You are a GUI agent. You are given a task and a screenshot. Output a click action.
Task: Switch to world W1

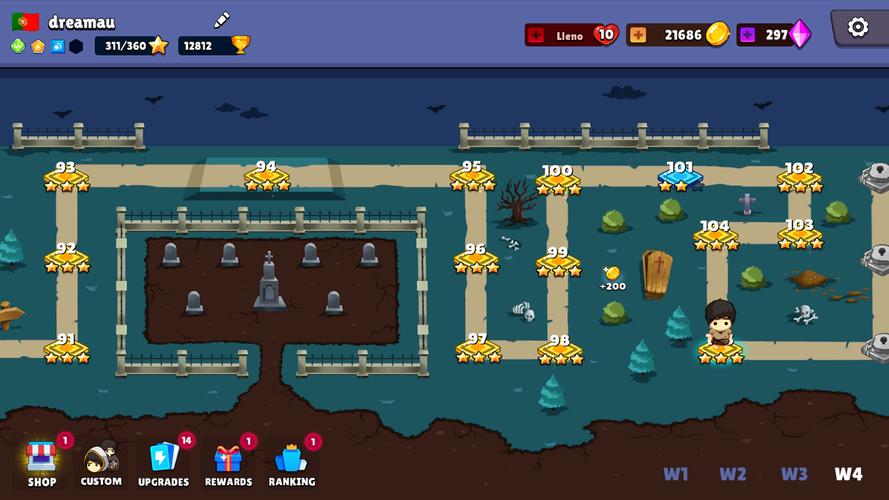[x=675, y=474]
